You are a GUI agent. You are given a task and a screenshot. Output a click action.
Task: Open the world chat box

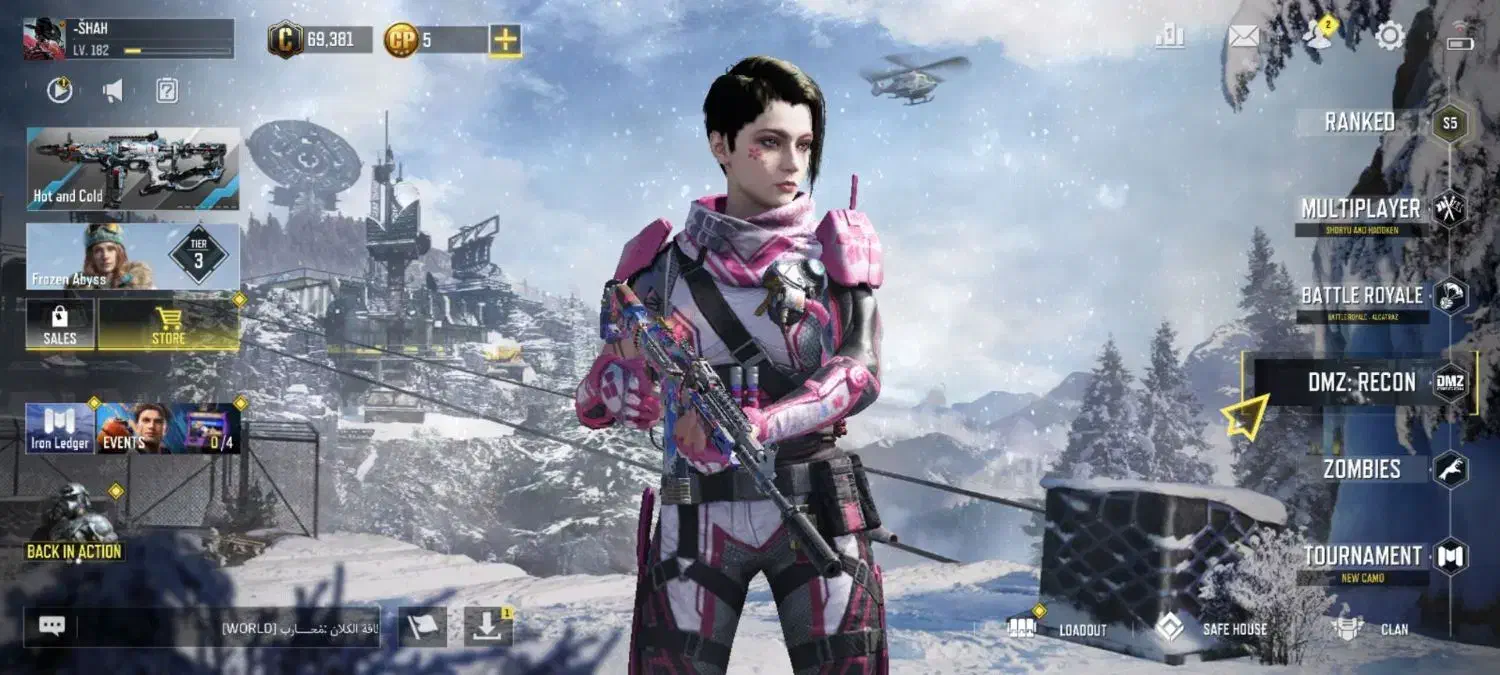tap(202, 627)
